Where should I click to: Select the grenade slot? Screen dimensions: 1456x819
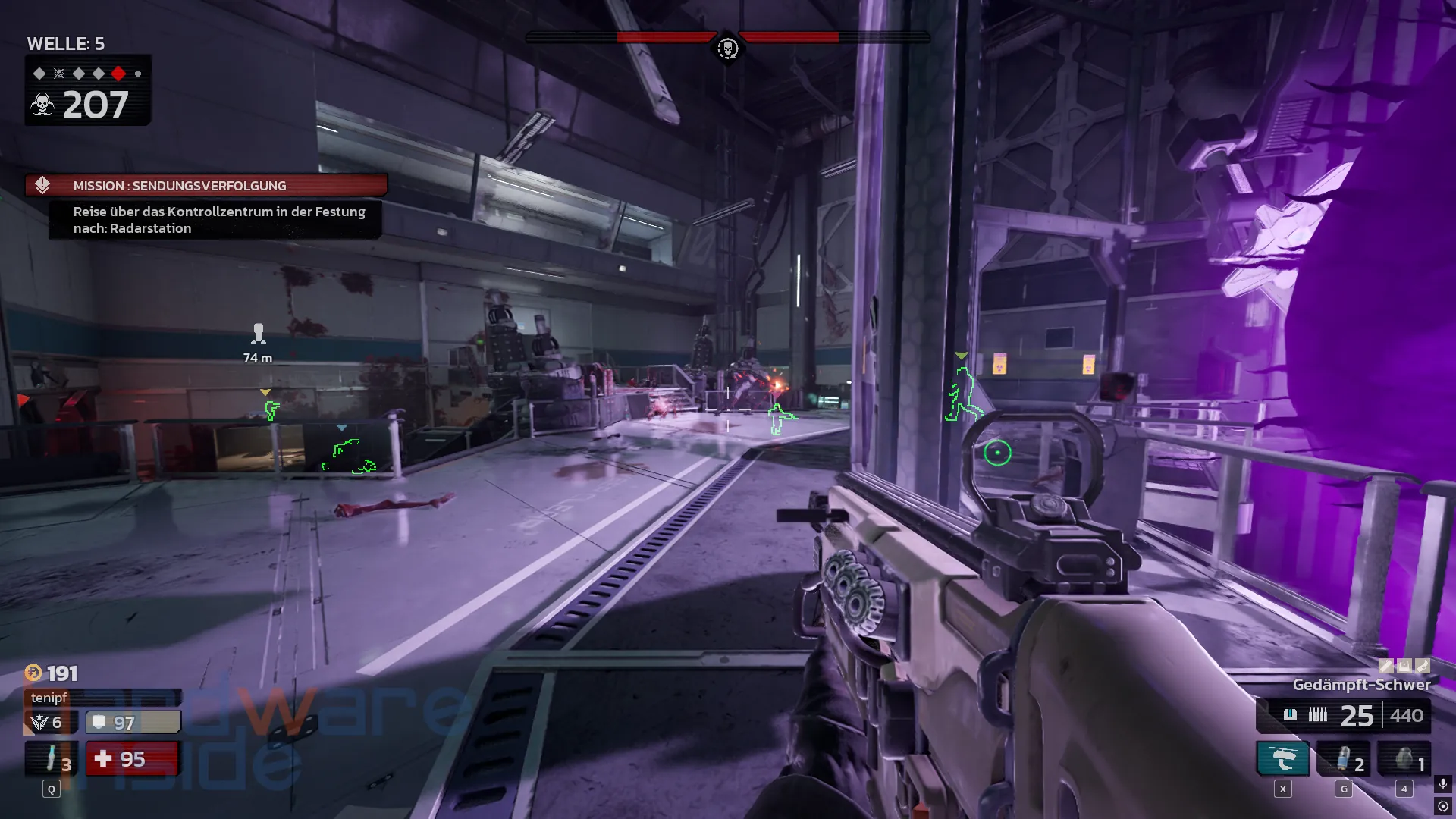click(1404, 759)
